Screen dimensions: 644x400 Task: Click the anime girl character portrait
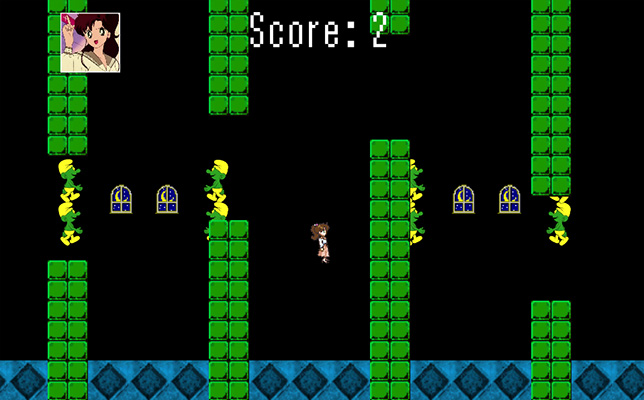click(90, 43)
